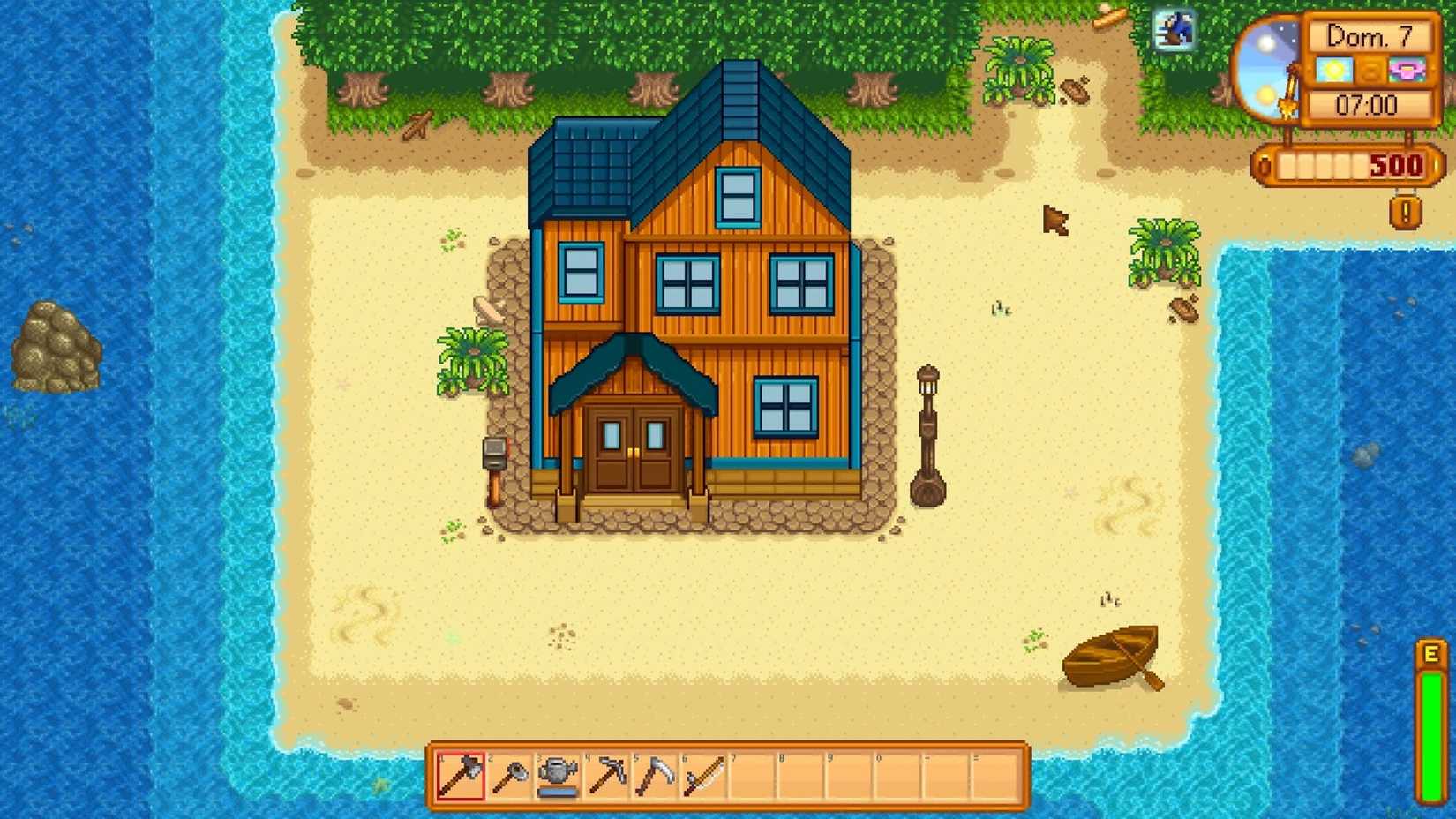Select the pickaxe in toolbar slot 4
The image size is (1456, 819).
coord(609,777)
